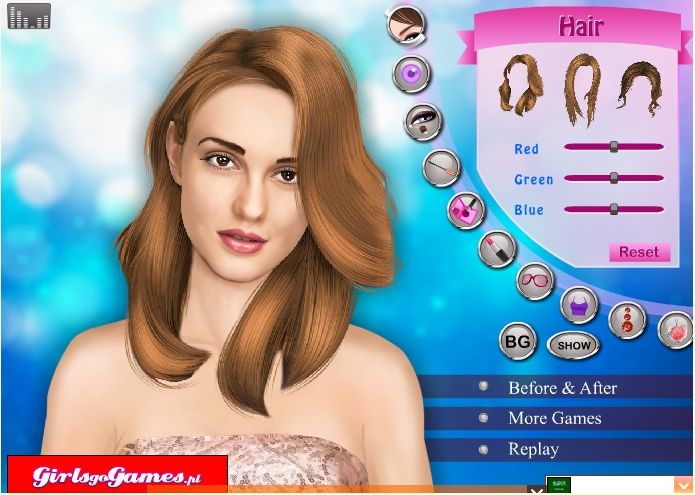Click the Blue hair color slider

pos(614,209)
